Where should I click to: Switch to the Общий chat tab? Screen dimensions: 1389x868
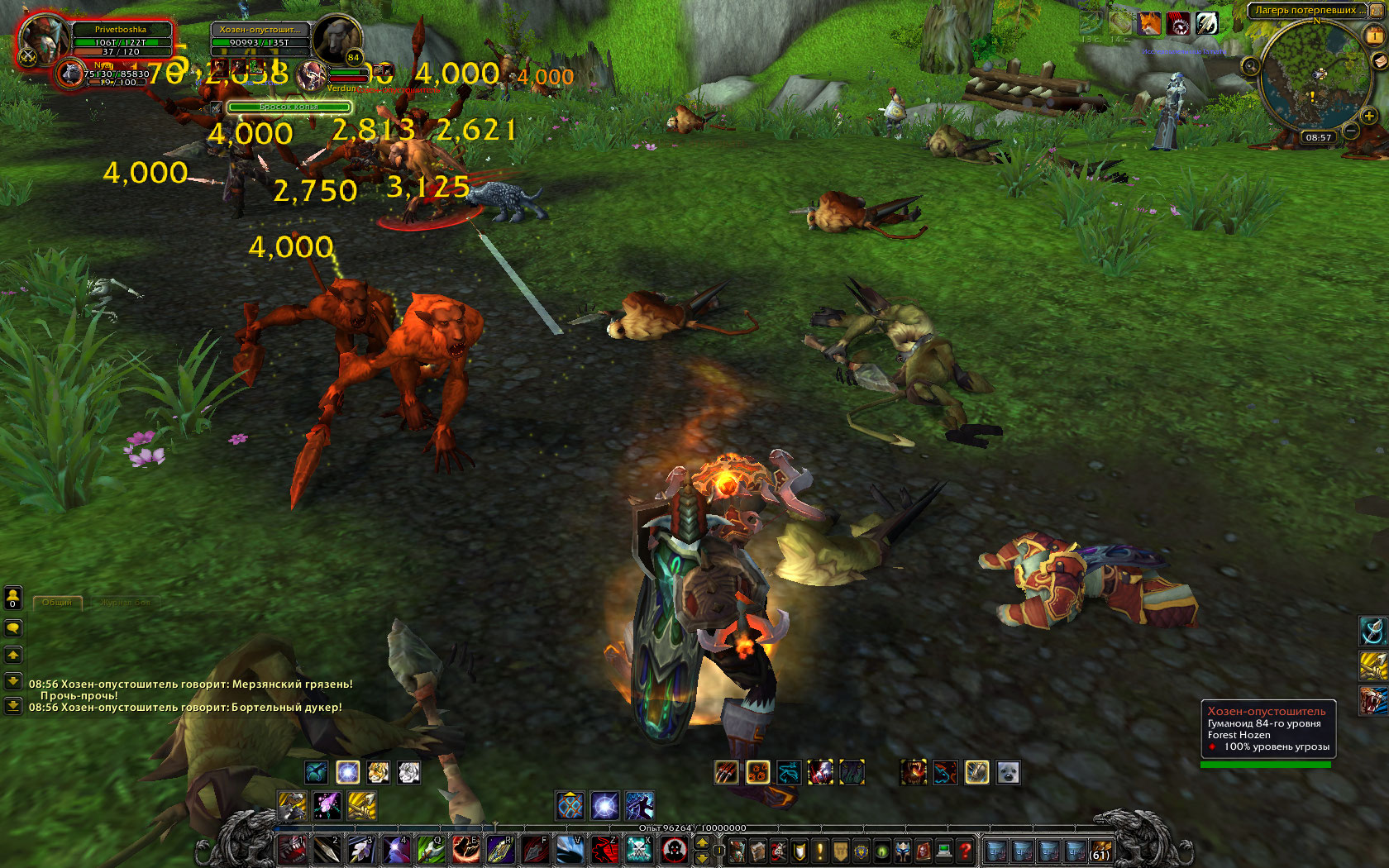click(x=57, y=603)
